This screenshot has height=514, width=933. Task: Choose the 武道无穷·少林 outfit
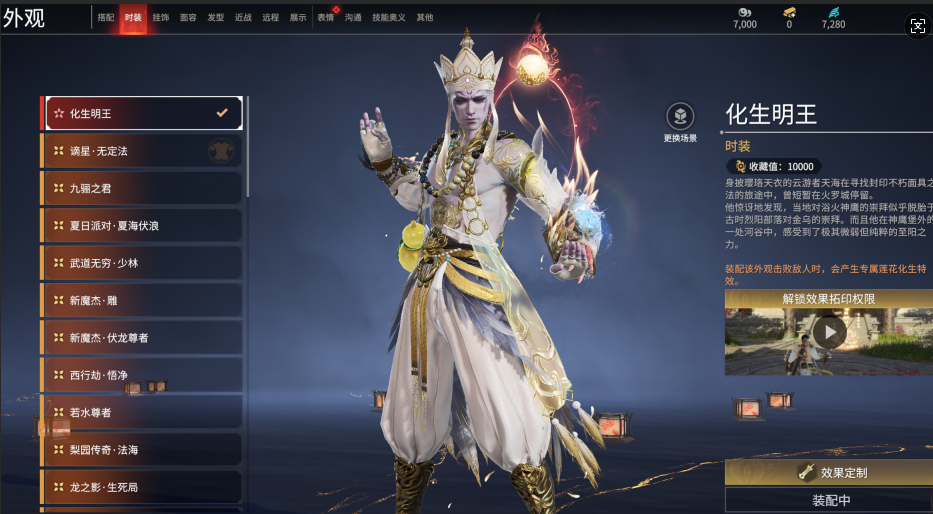pyautogui.click(x=141, y=263)
